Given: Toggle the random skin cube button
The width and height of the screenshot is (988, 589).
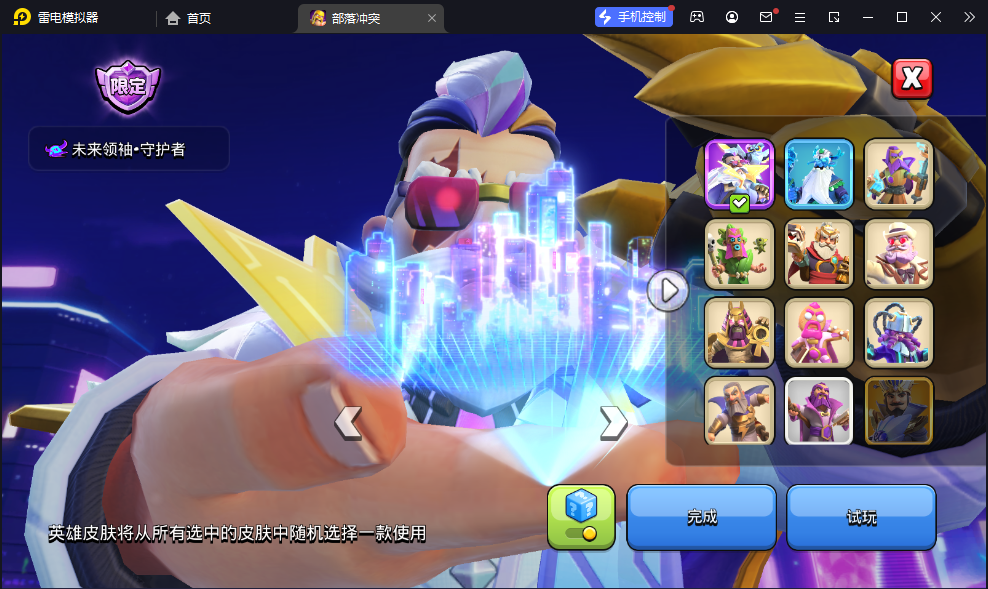Looking at the screenshot, I should click(x=581, y=517).
